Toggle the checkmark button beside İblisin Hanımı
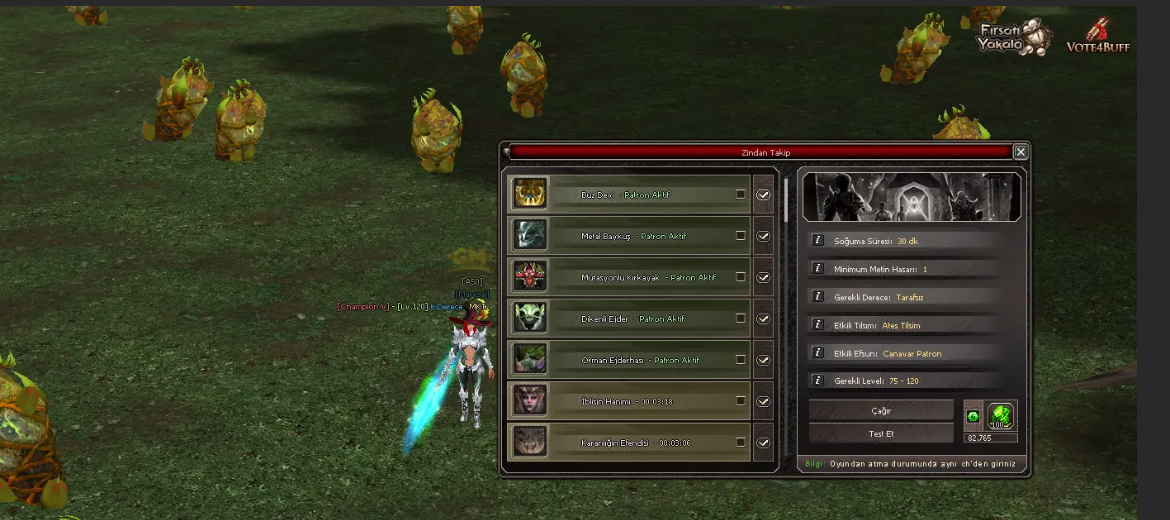The width and height of the screenshot is (1170, 520). pyautogui.click(x=763, y=401)
